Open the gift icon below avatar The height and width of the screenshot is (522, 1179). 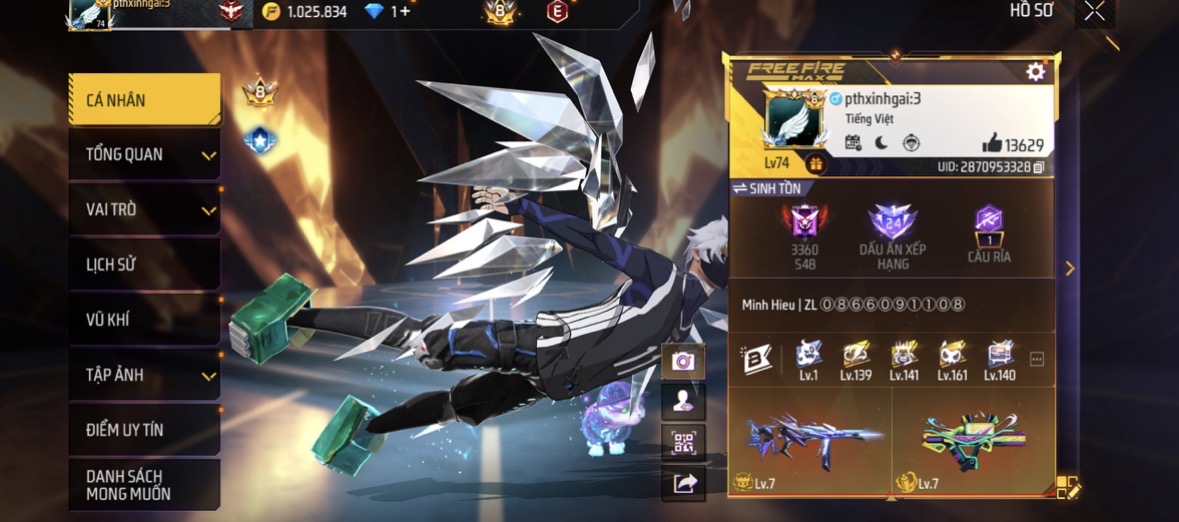(x=816, y=164)
